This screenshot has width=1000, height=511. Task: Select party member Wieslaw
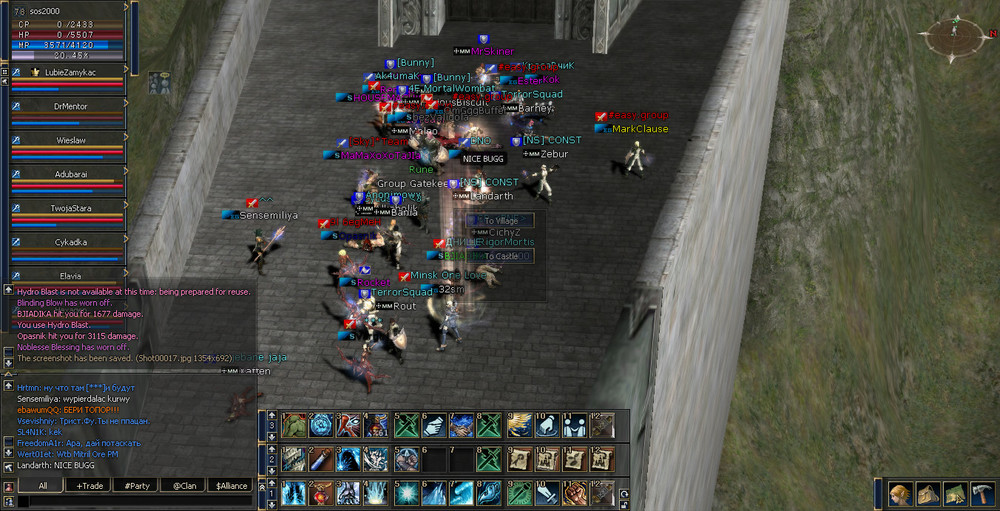(69, 140)
